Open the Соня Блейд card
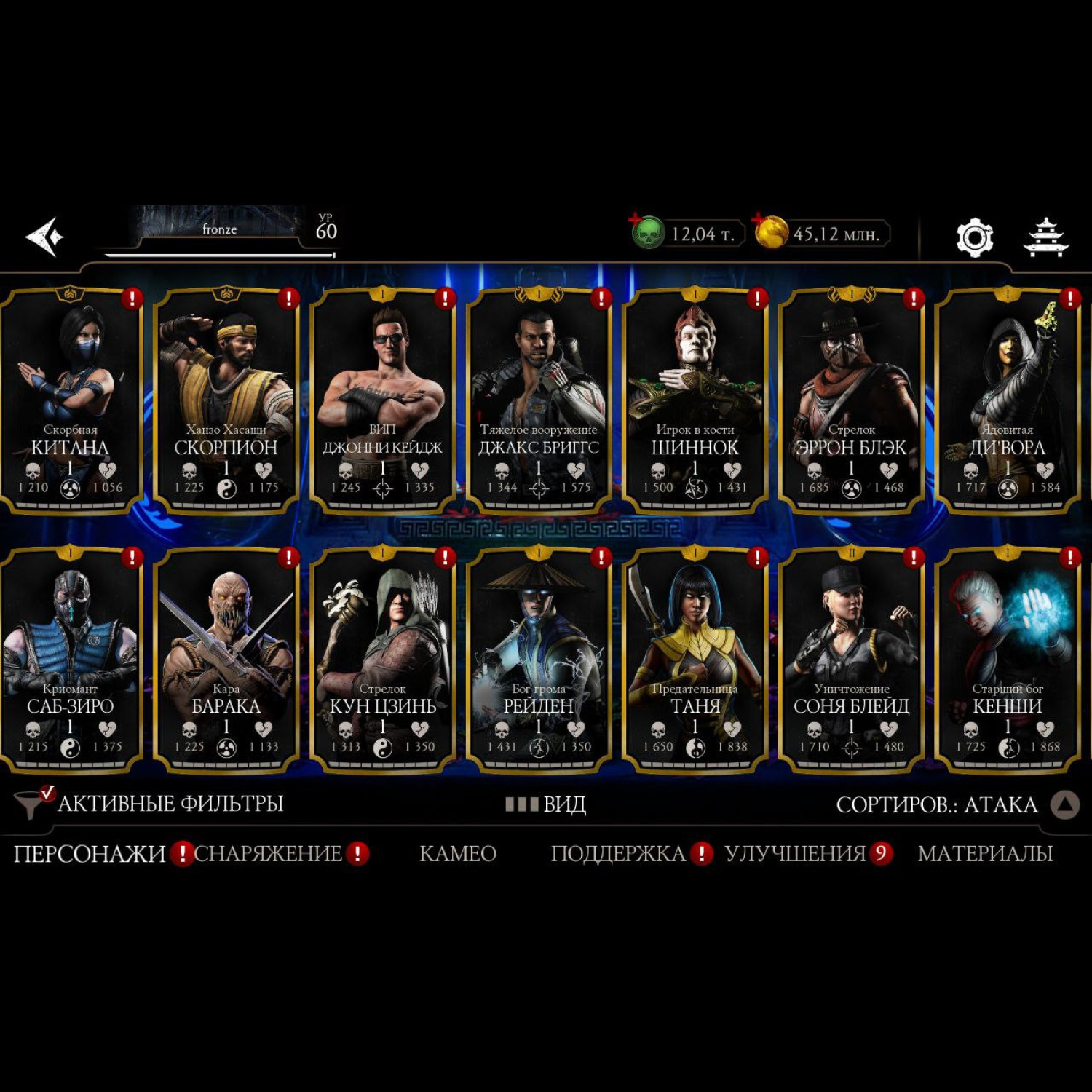This screenshot has height=1092, width=1092. [851, 659]
